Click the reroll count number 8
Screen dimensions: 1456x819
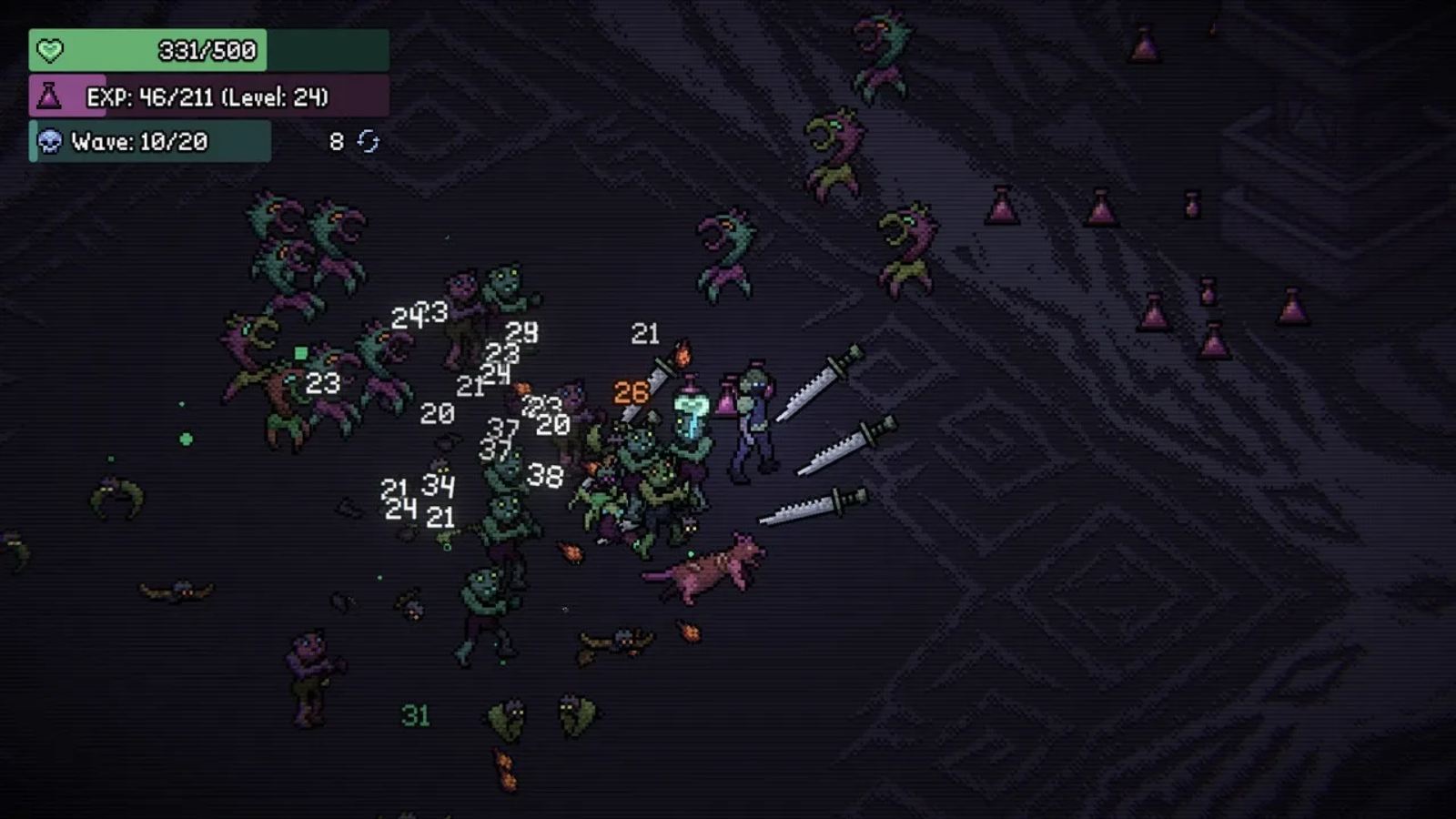(x=334, y=140)
